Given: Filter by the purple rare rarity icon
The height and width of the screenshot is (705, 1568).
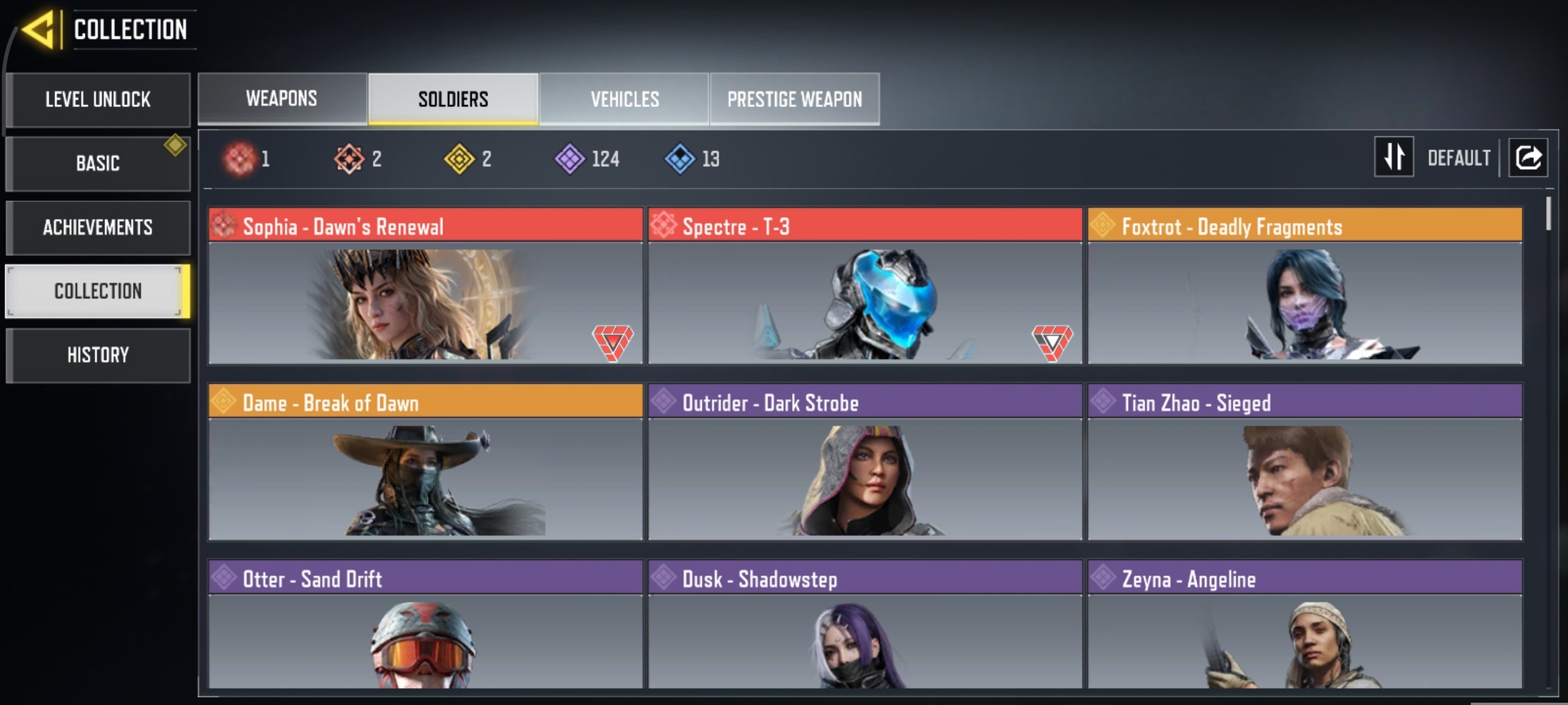Looking at the screenshot, I should point(573,159).
